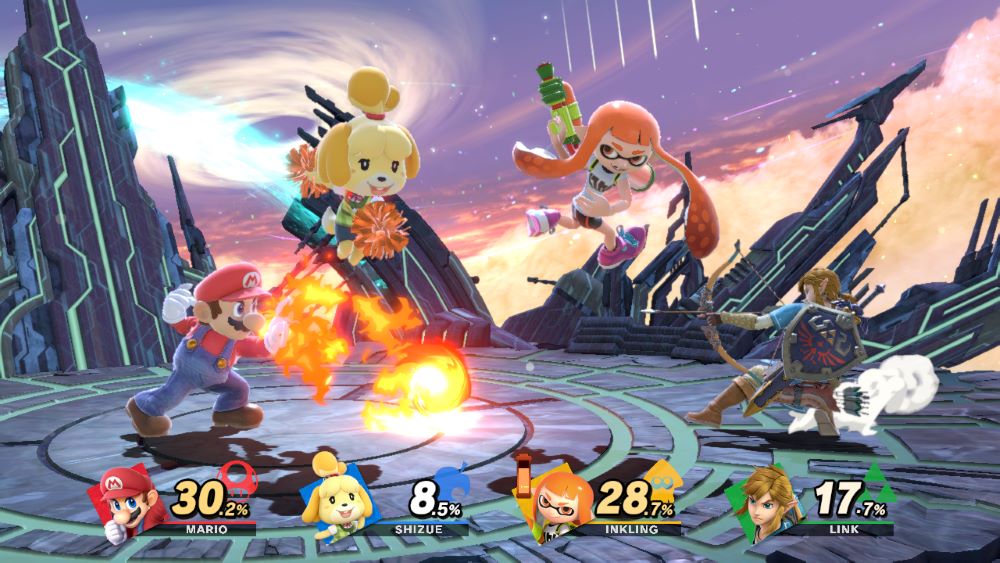This screenshot has width=1000, height=563.
Task: Click the red mushroom series emblem
Action: coord(238,478)
